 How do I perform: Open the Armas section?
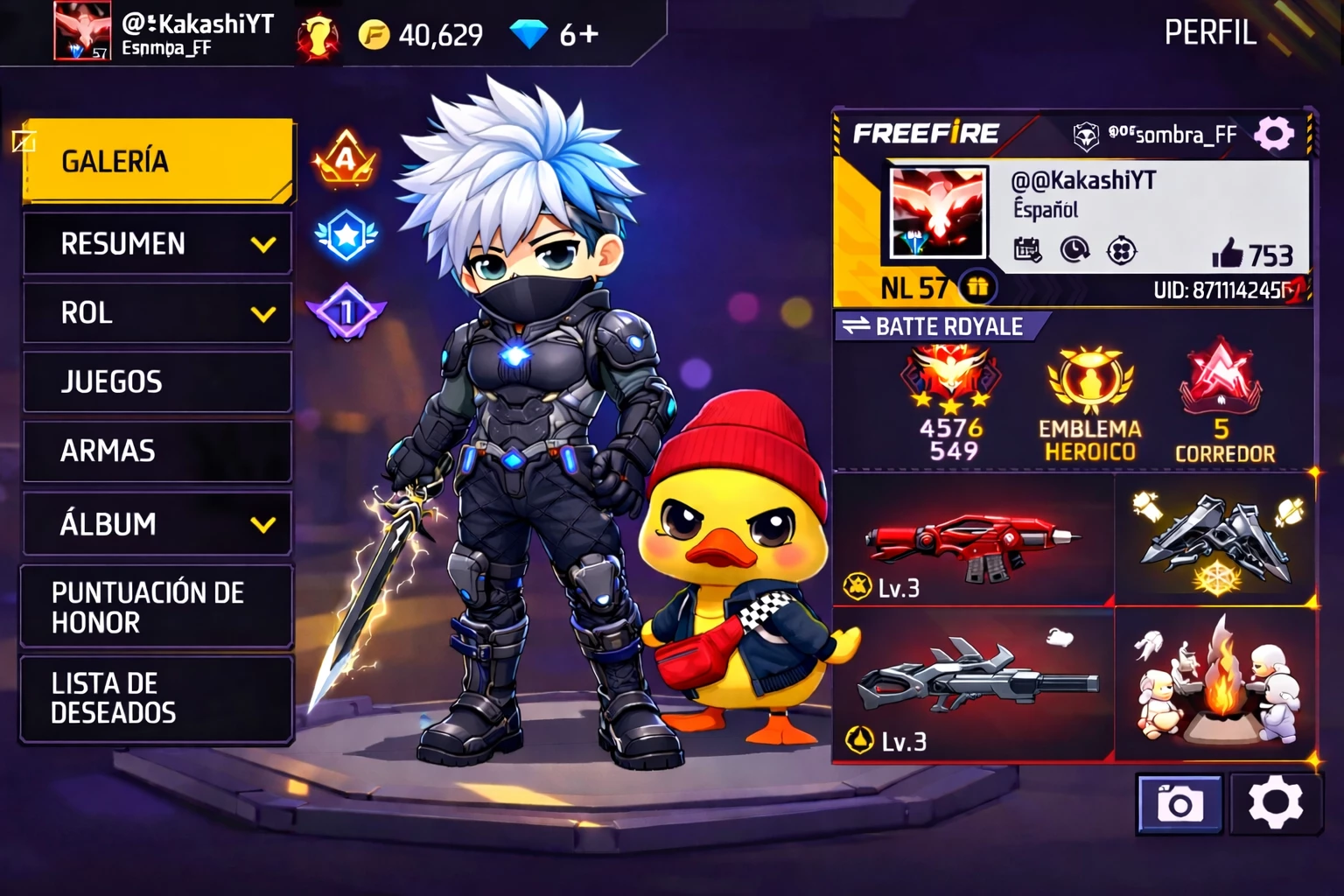157,451
